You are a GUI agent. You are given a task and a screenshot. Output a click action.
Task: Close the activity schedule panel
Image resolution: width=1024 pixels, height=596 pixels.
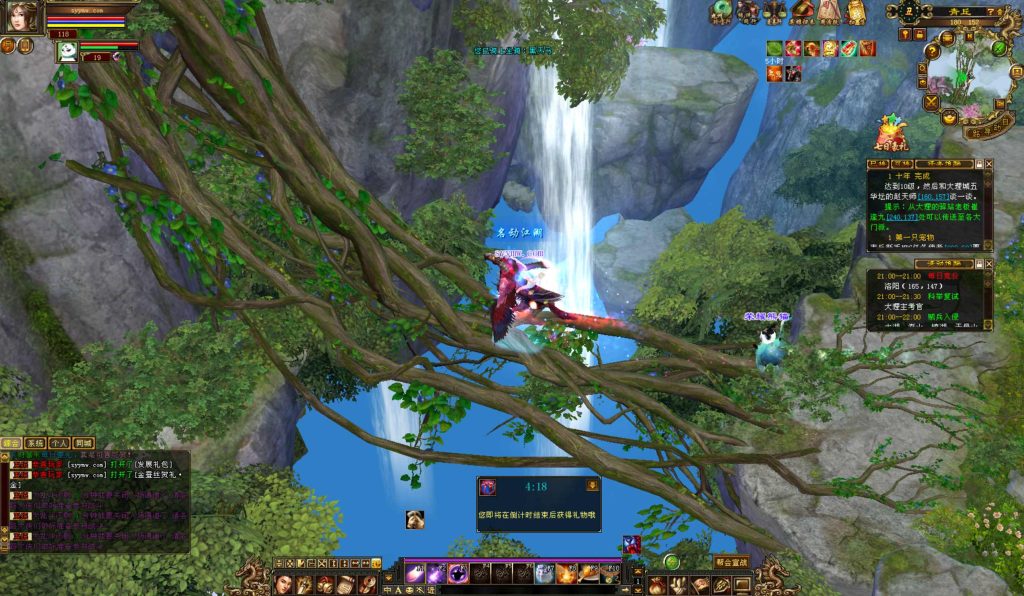(x=988, y=263)
